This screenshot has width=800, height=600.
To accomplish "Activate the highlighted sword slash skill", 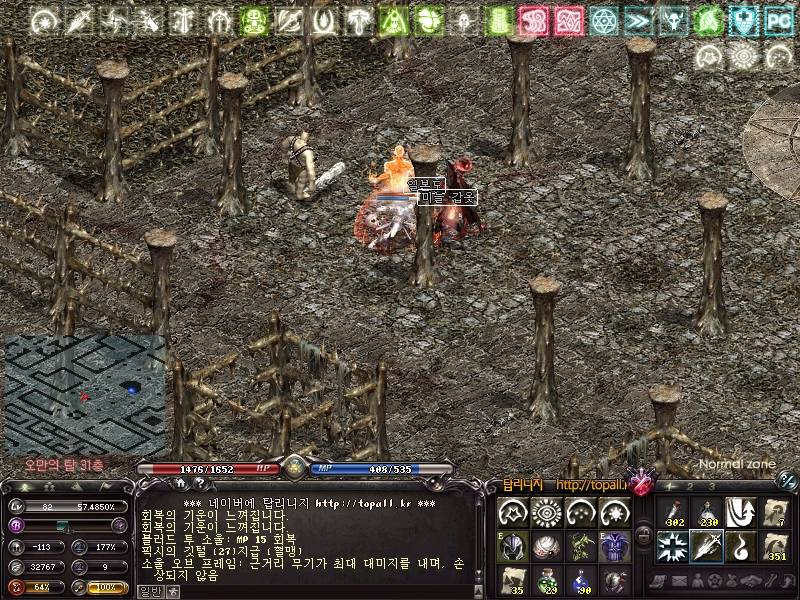I will pos(706,547).
